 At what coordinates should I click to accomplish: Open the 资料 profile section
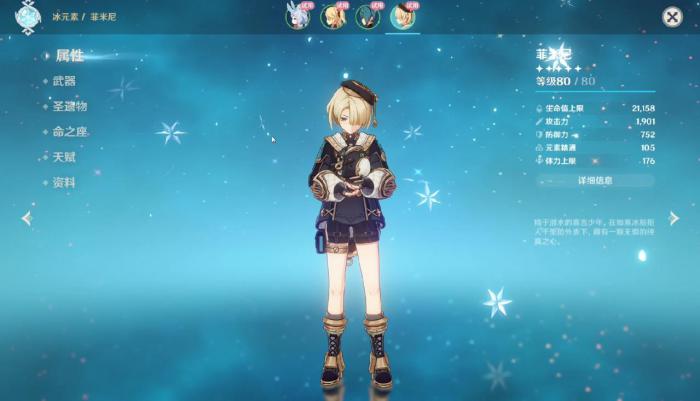(64, 182)
